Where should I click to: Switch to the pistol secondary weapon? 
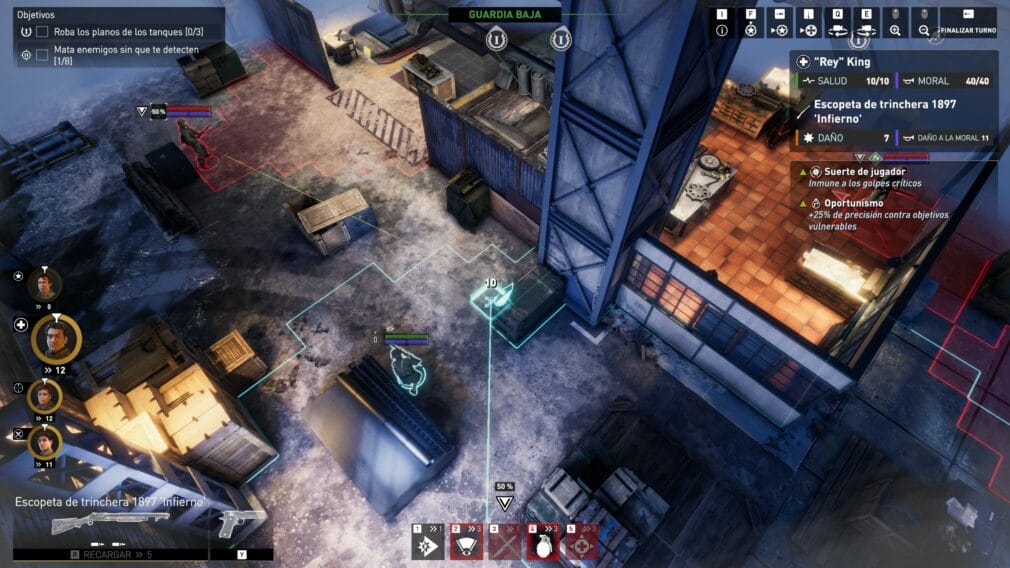click(x=241, y=522)
